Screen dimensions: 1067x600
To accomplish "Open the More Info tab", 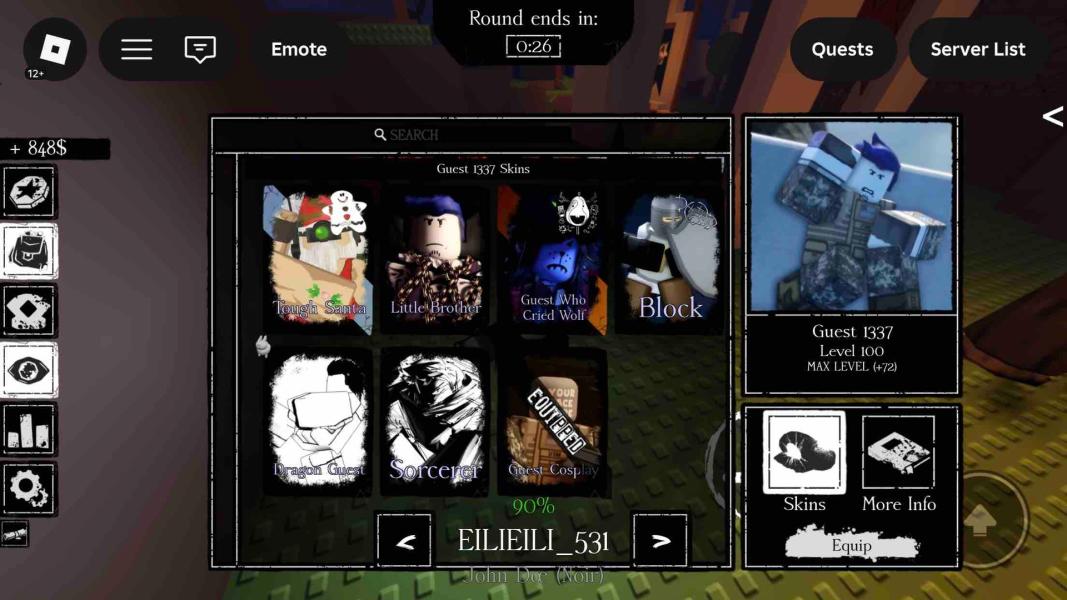I will [898, 462].
